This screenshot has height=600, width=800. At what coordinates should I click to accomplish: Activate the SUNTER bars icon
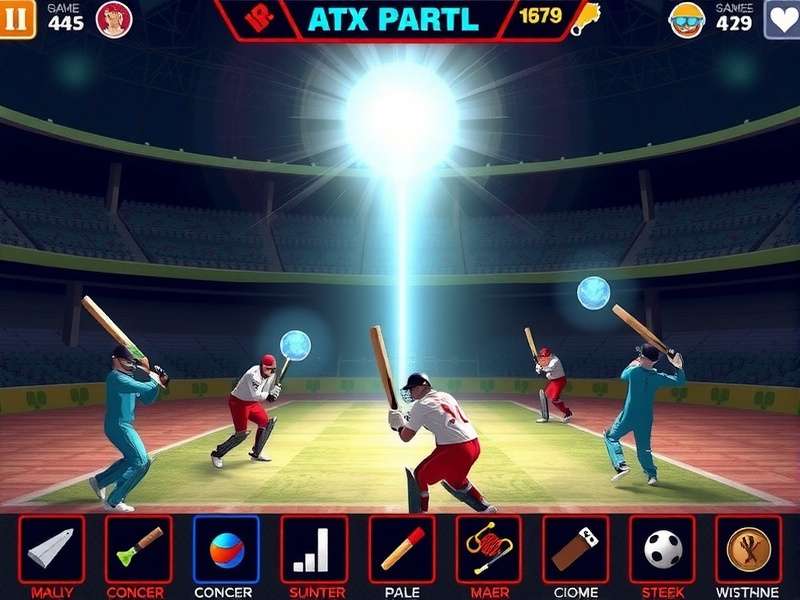tap(313, 549)
